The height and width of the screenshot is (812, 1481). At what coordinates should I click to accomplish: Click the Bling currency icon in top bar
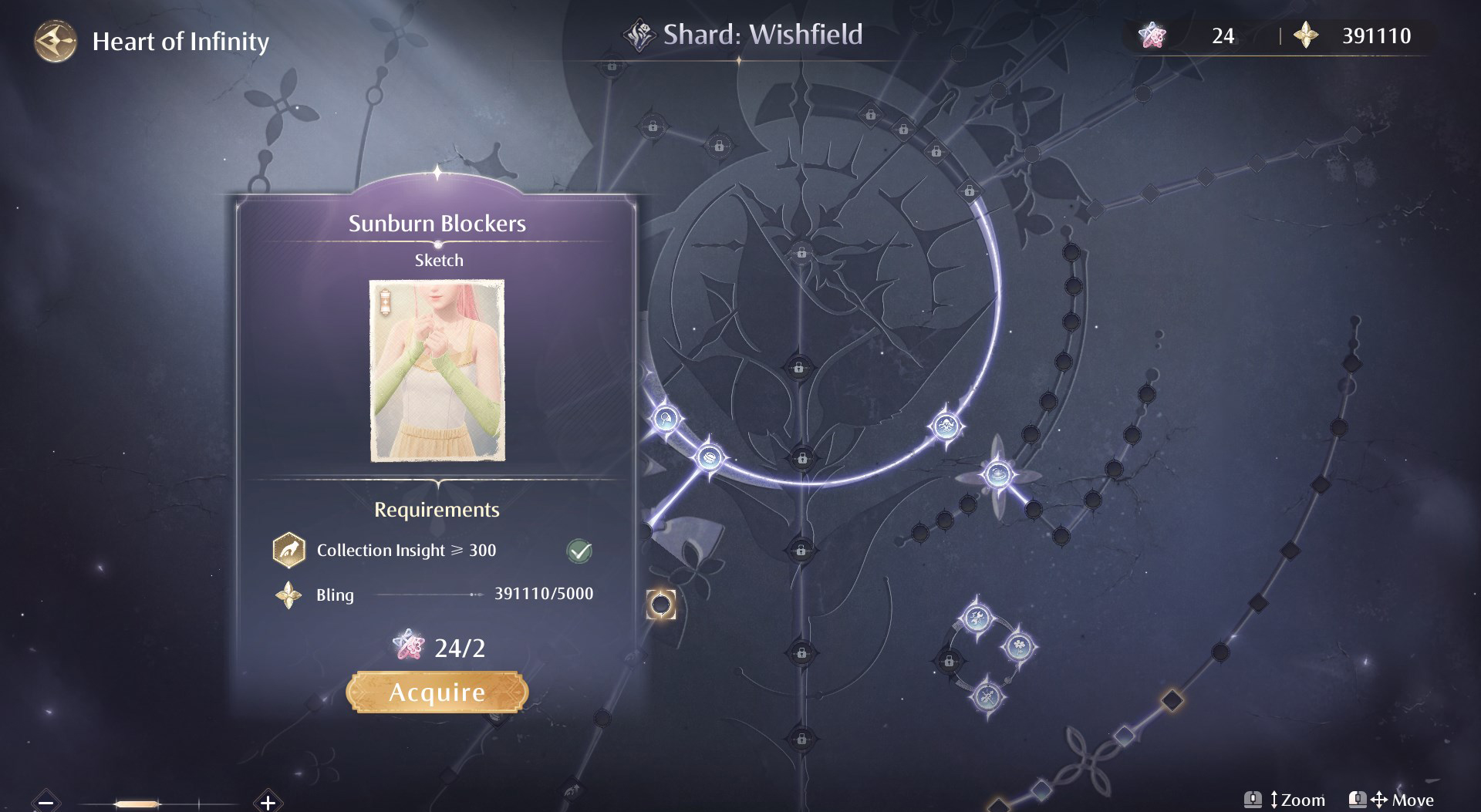click(x=1306, y=35)
